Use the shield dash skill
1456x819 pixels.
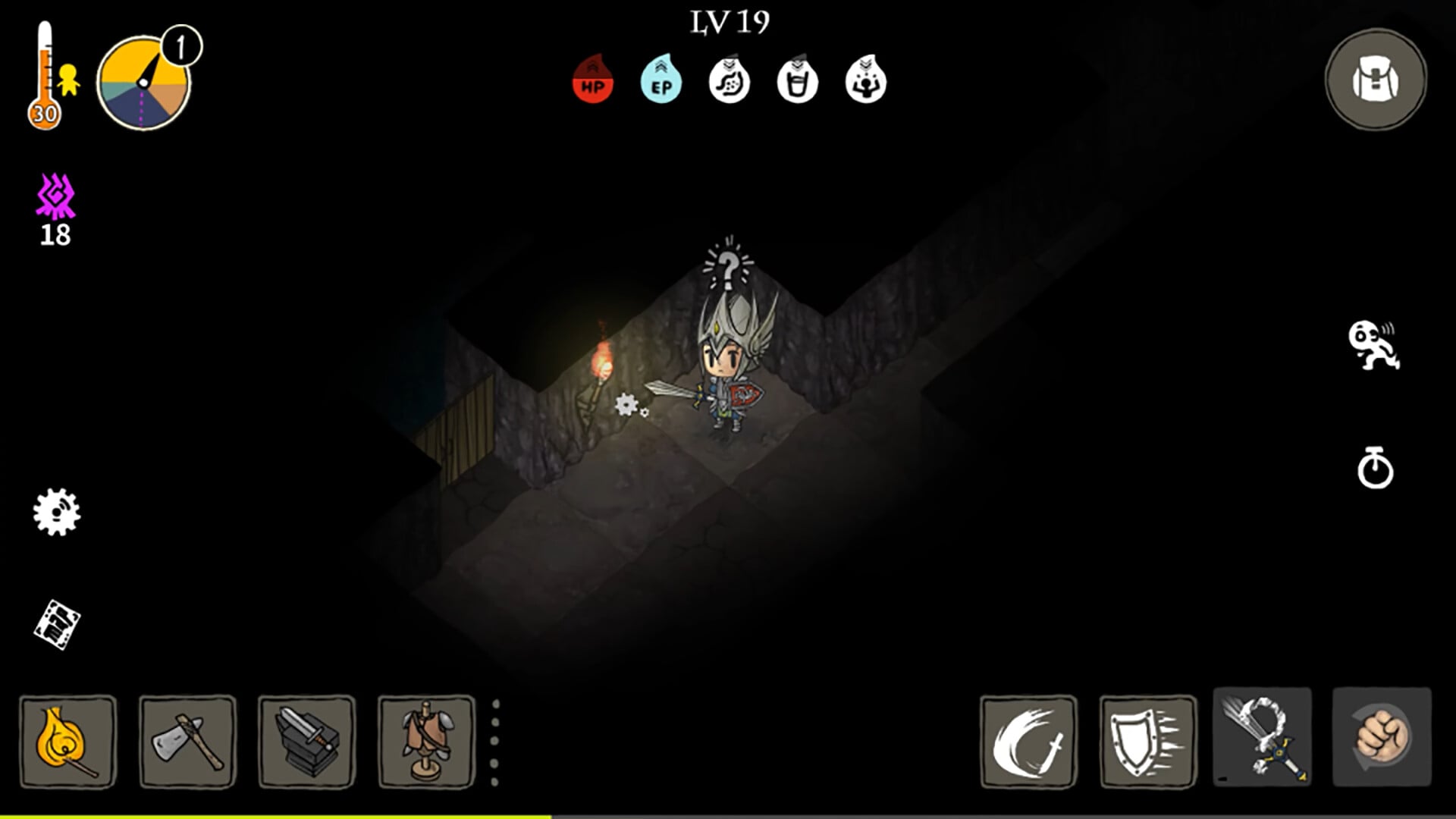[1147, 742]
